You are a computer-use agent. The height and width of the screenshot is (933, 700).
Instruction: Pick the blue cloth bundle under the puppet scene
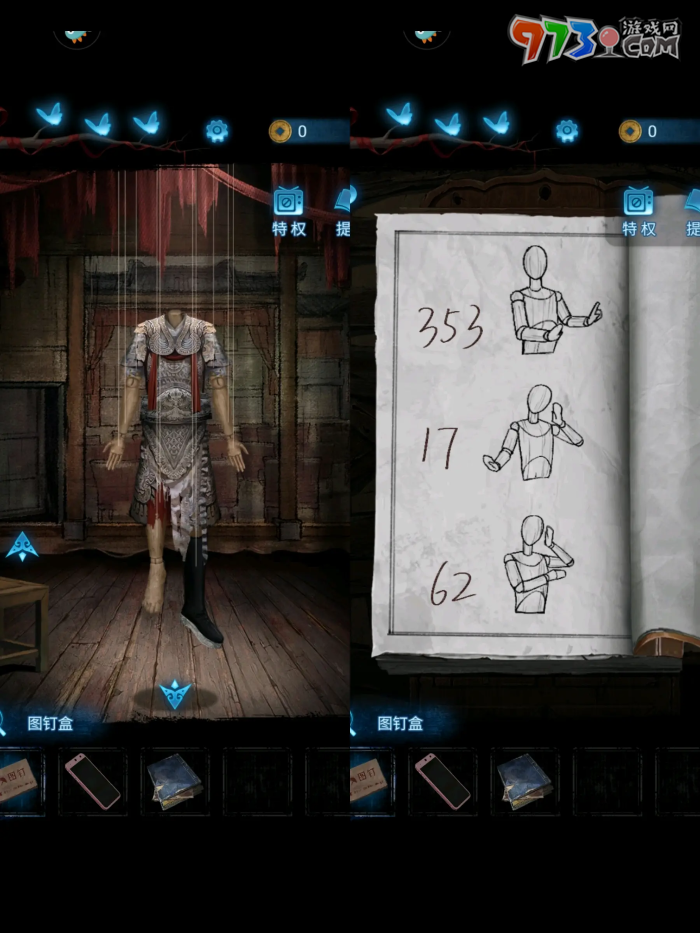(x=175, y=781)
